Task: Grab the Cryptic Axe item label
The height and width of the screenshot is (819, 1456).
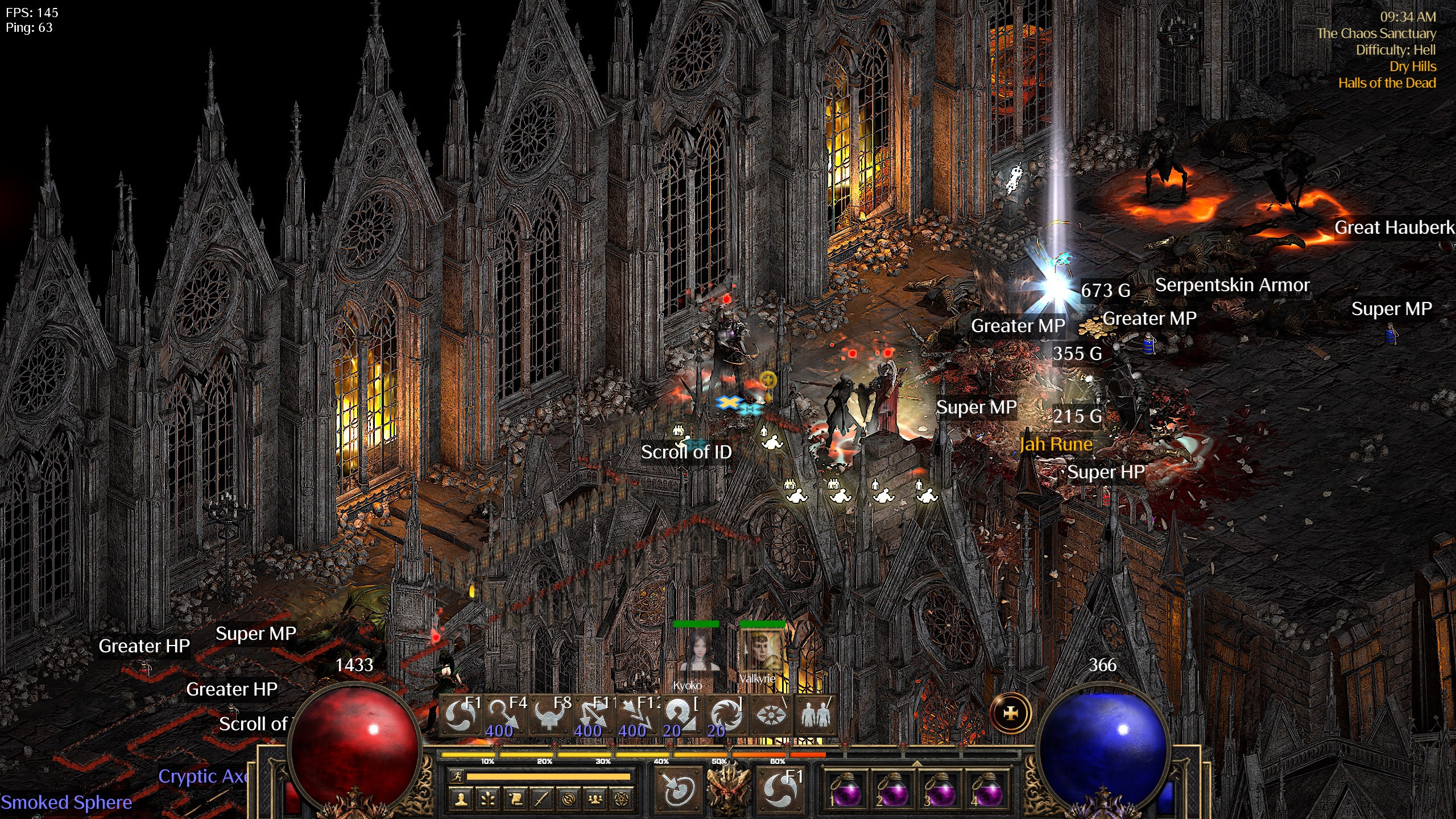Action: (x=202, y=776)
